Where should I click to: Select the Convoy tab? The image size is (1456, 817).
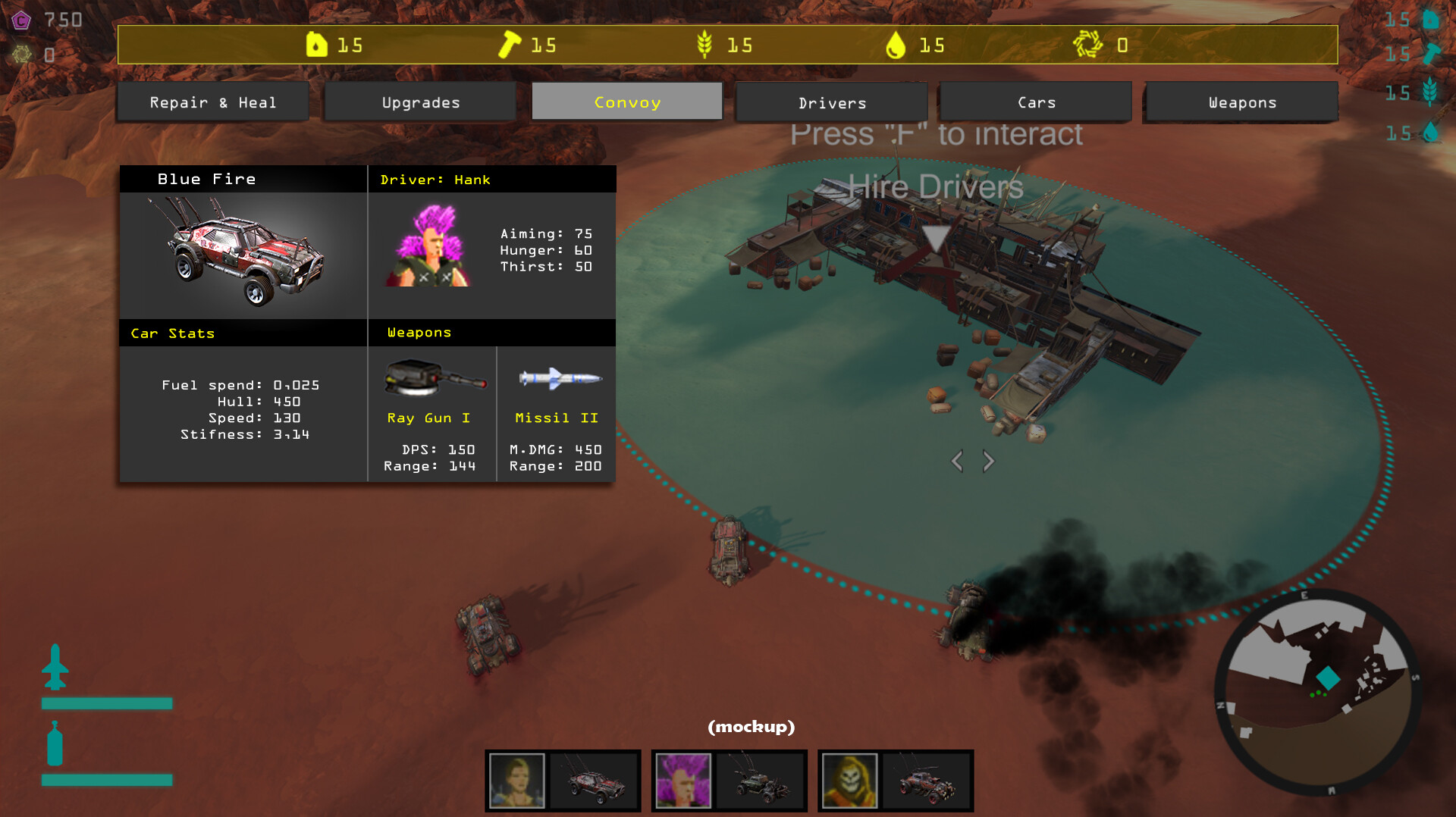click(626, 101)
